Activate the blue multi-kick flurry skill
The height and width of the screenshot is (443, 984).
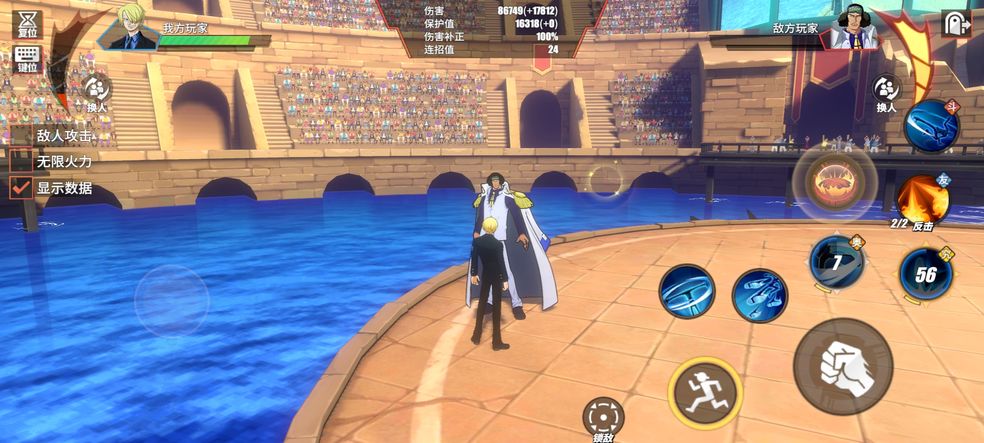[x=760, y=295]
